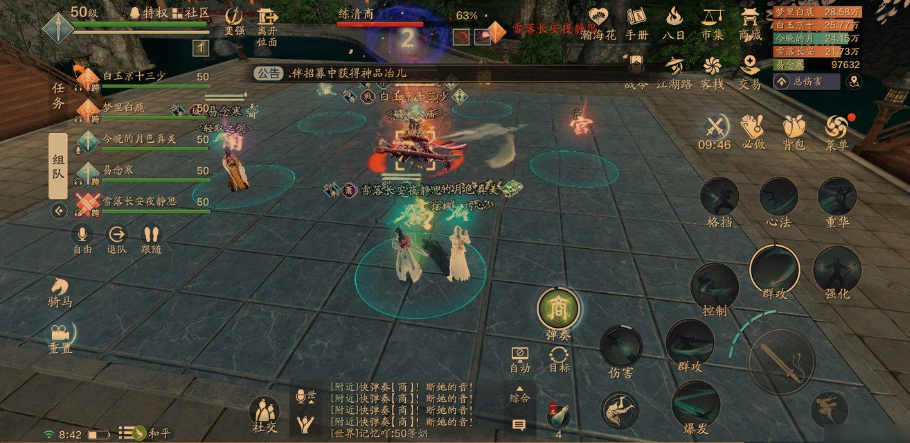Open the 社交 social panel
Screen dimensions: 910x443
tap(265, 415)
